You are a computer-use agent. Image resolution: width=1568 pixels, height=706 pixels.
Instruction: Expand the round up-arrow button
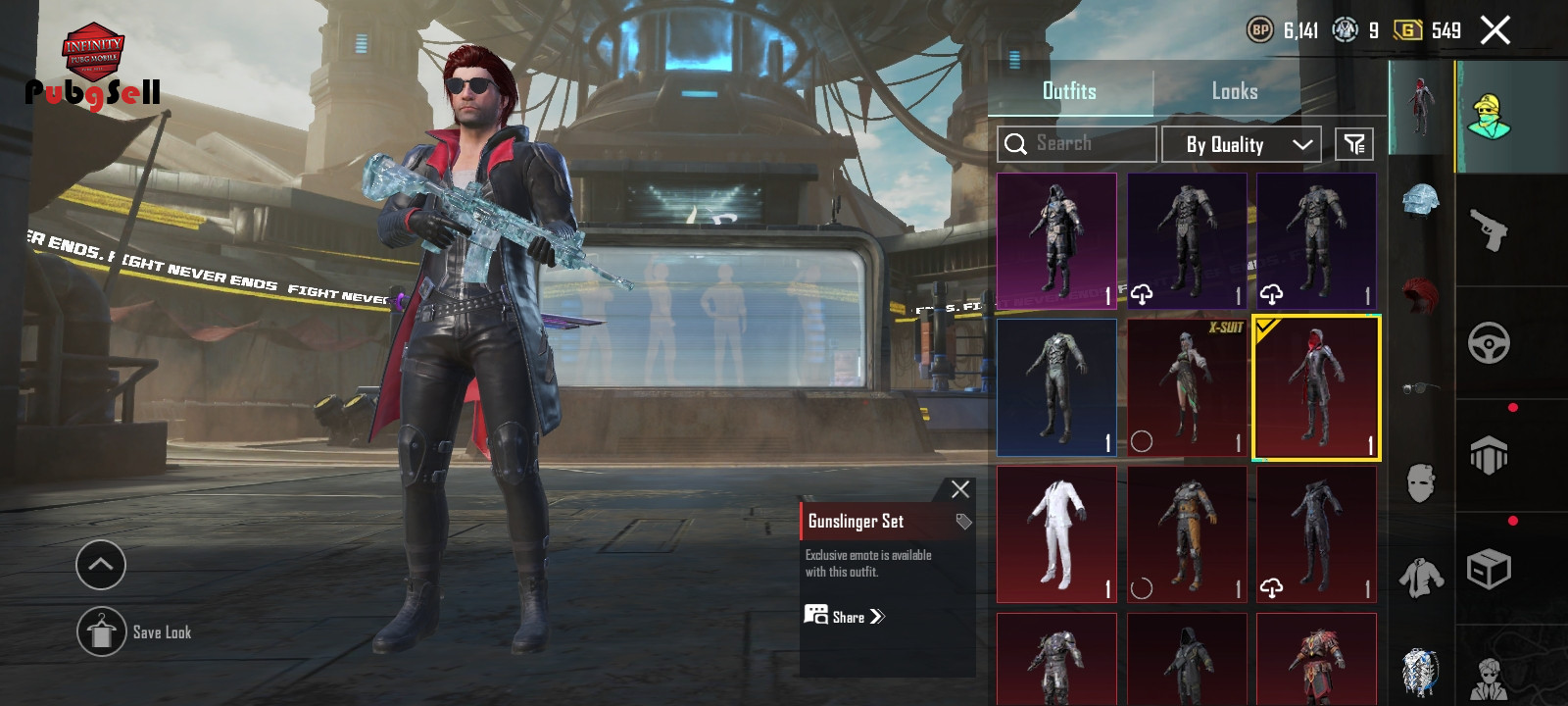click(101, 565)
